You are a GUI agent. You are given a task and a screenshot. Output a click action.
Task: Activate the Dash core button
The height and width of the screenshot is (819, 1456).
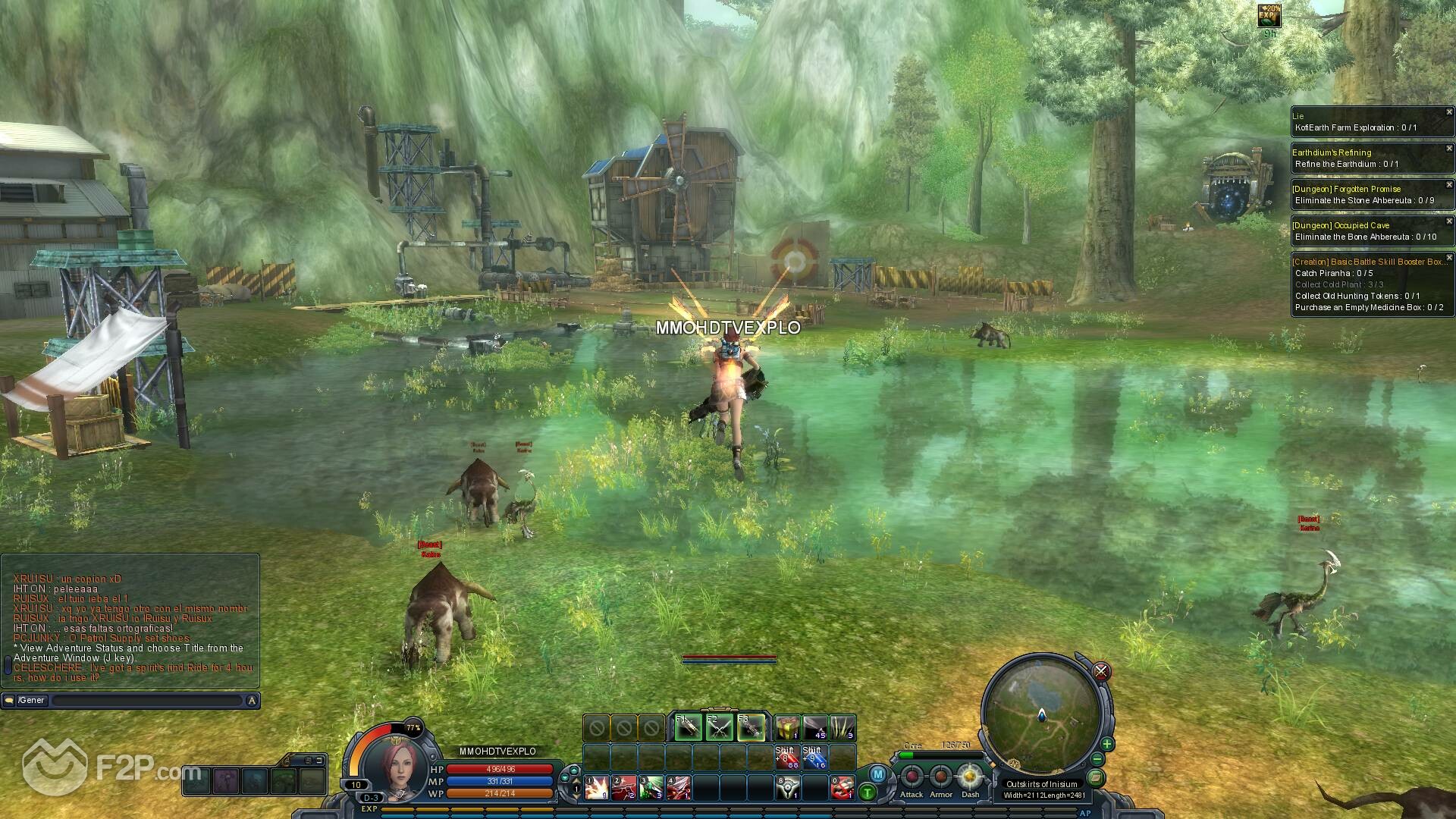pyautogui.click(x=970, y=778)
